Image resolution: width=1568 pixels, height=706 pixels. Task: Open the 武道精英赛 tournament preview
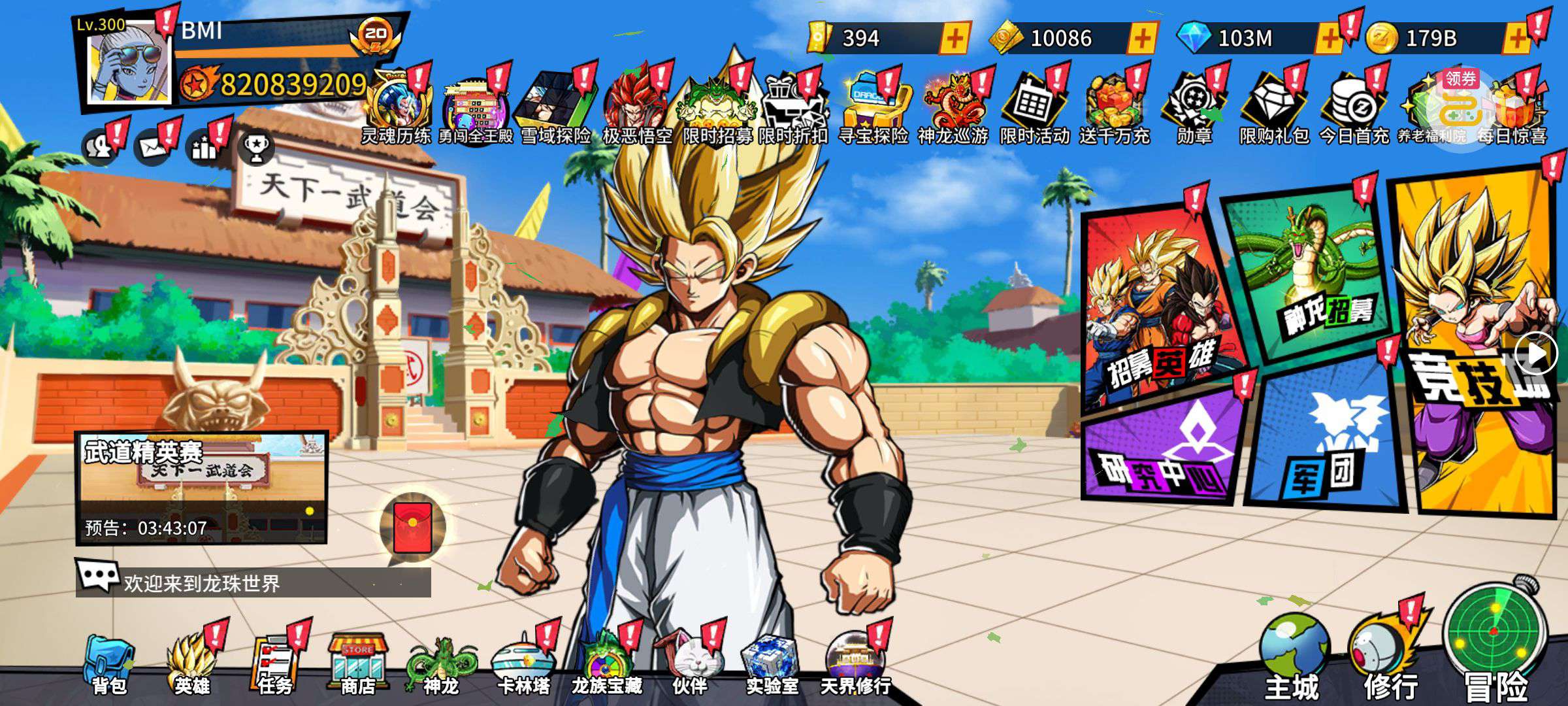click(x=201, y=487)
